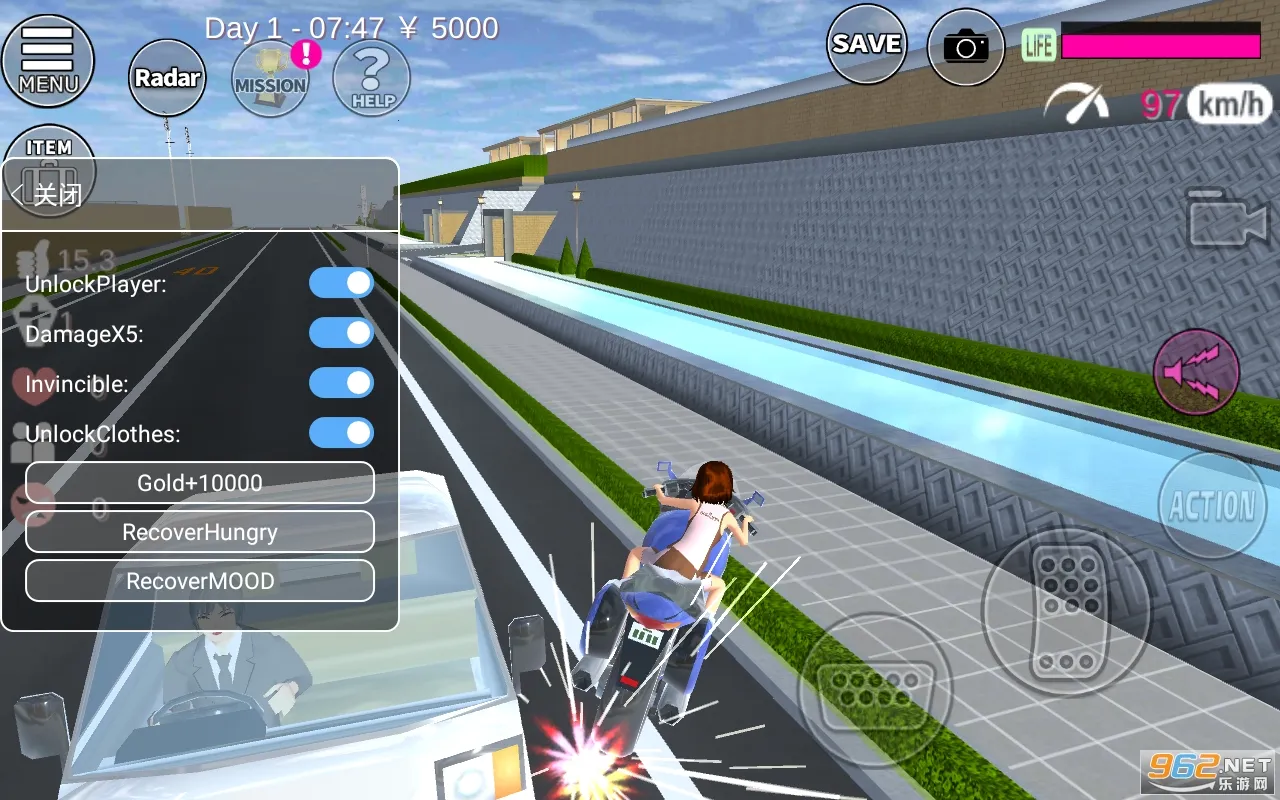Restore mood with RecoverMOOD button
This screenshot has height=800, width=1280.
[x=200, y=581]
